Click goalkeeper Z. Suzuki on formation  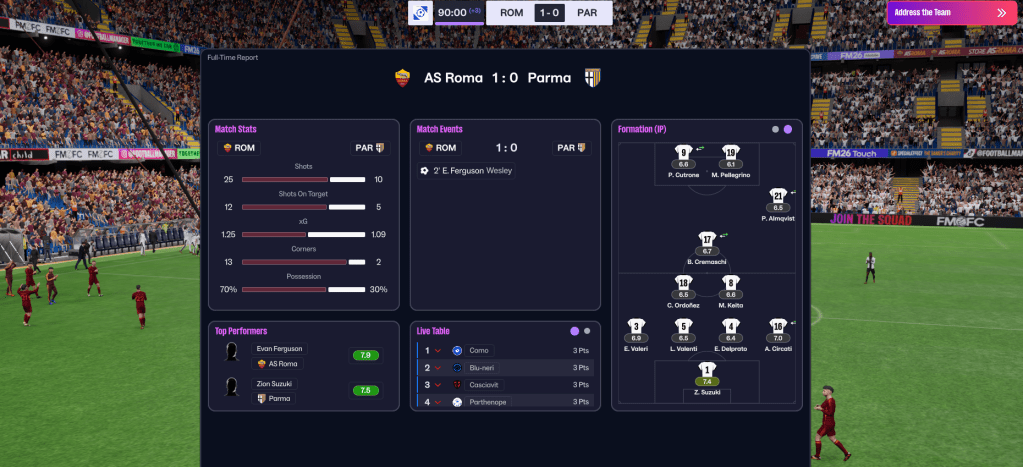707,379
